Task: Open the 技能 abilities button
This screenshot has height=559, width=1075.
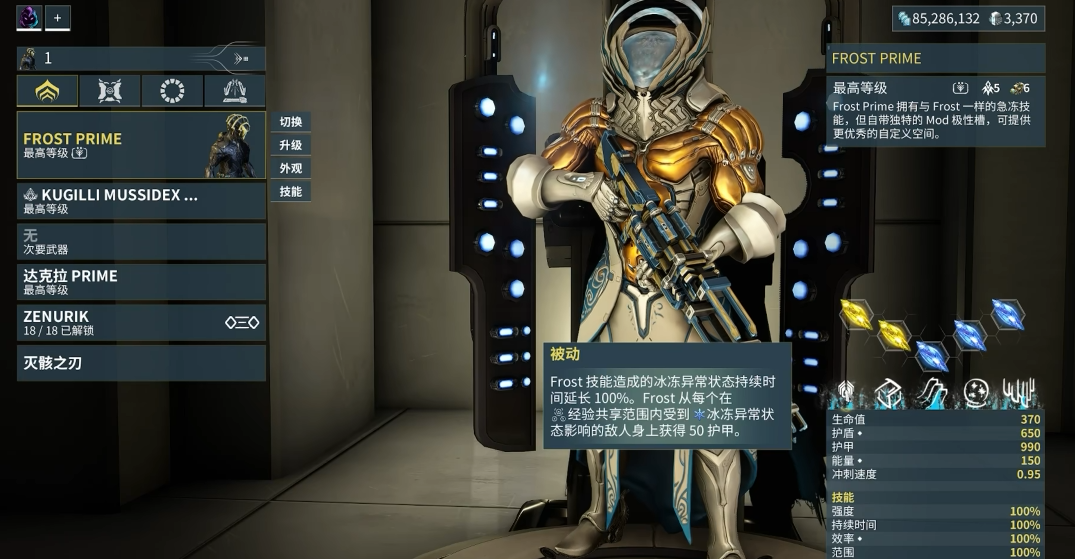Action: [x=291, y=191]
